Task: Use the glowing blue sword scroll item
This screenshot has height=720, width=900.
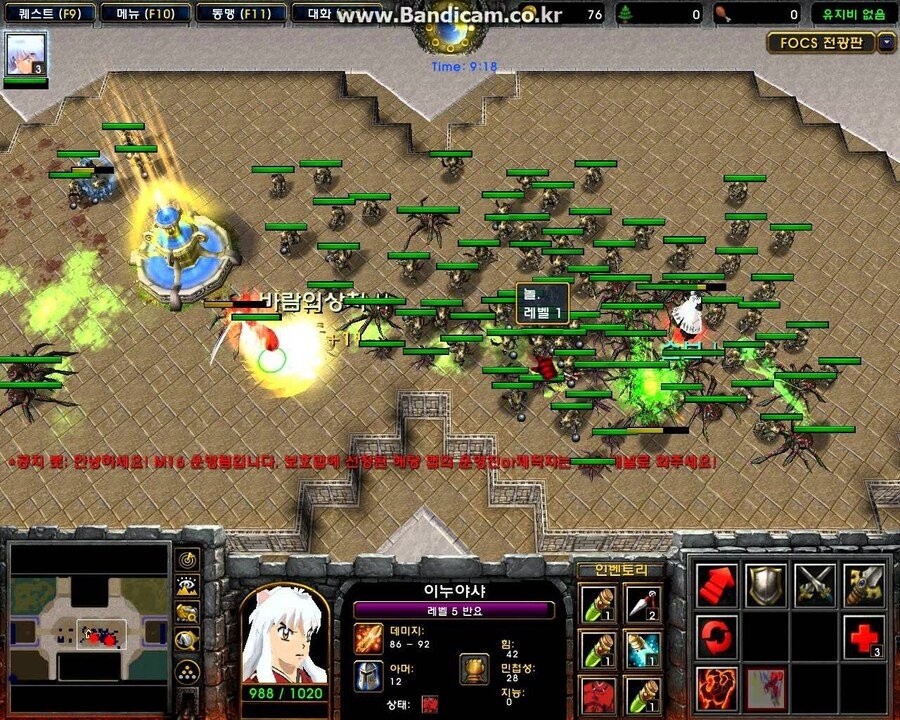Action: (643, 649)
